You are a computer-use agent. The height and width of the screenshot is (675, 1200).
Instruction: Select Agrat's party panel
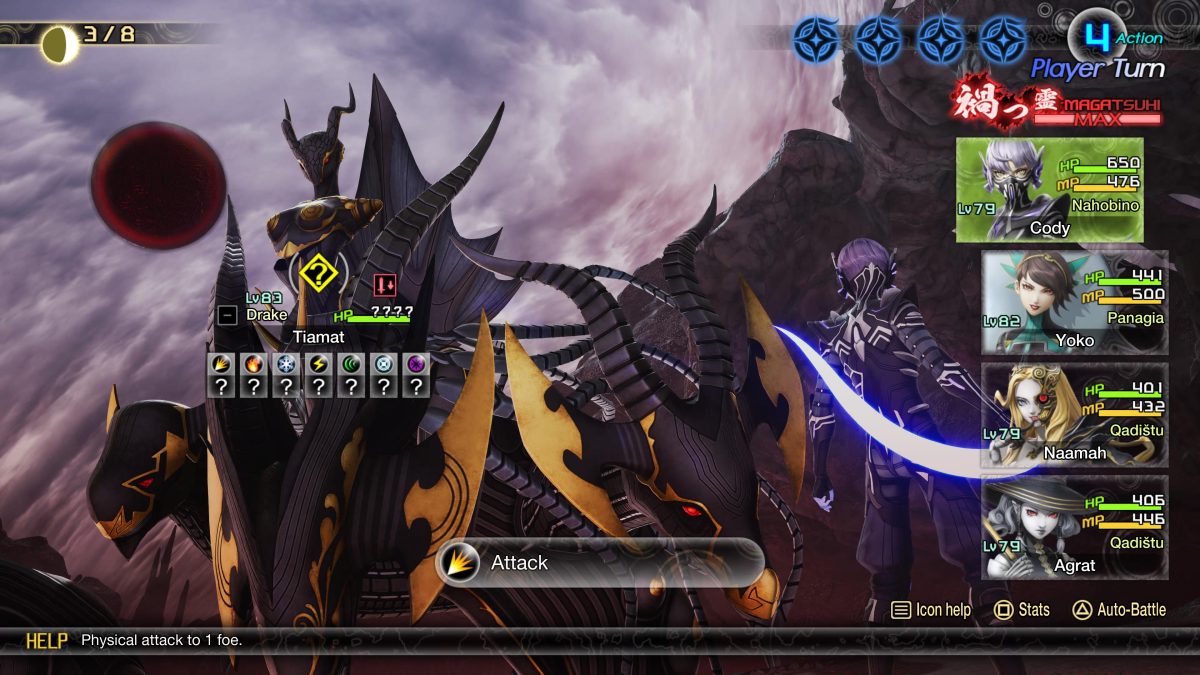pos(1073,527)
